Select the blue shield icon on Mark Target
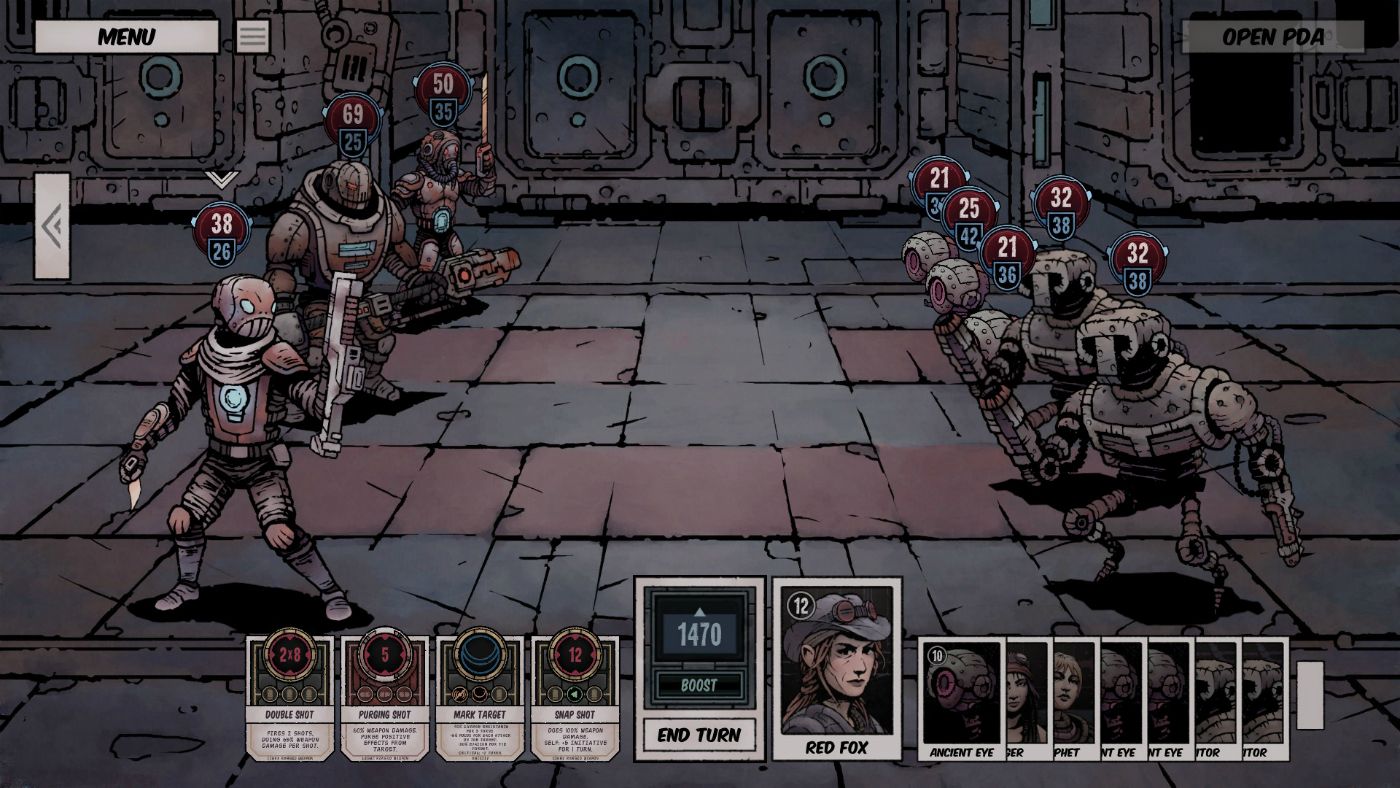Screen dimensions: 1400x788 click(478, 653)
